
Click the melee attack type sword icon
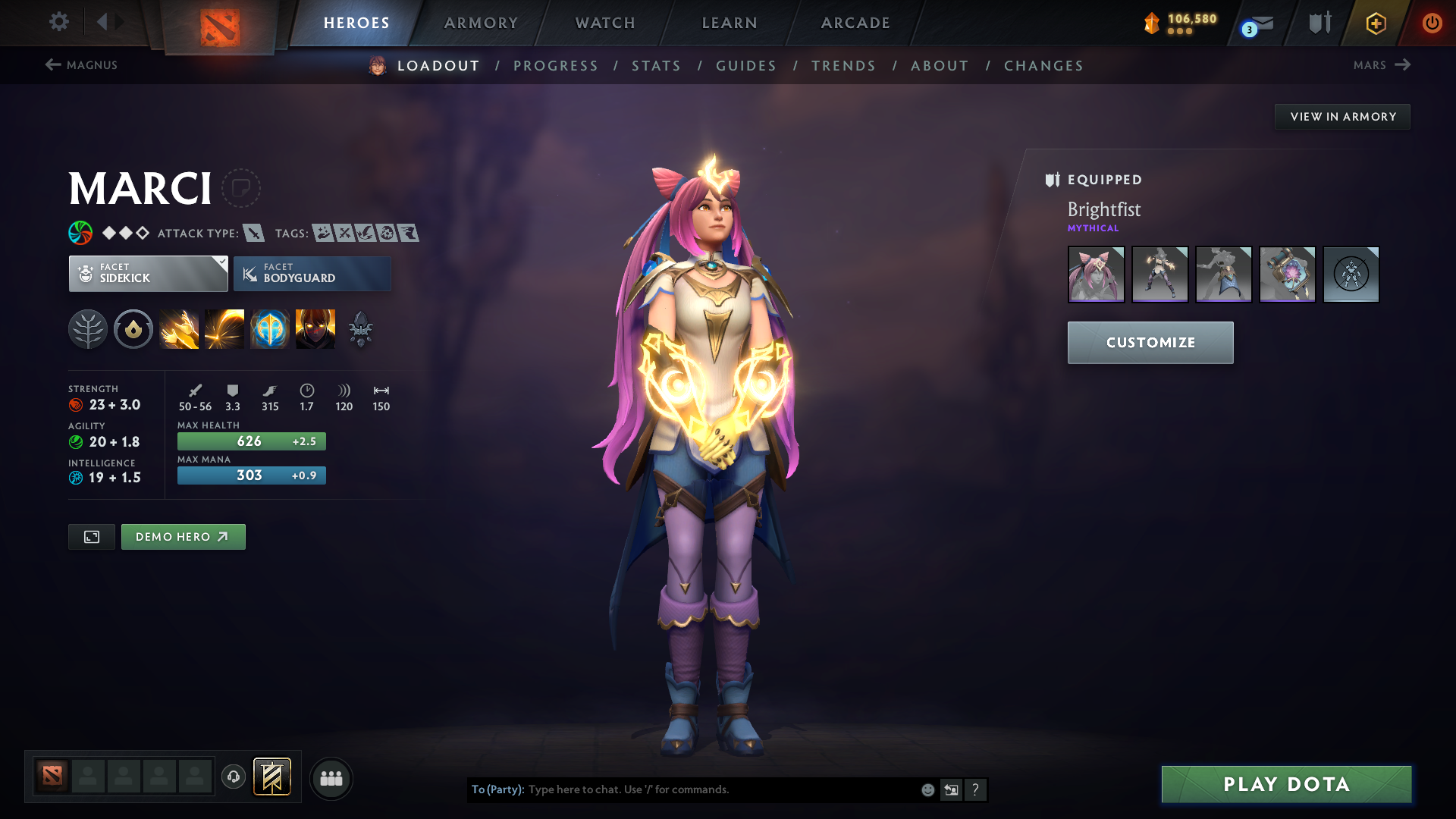[x=253, y=233]
